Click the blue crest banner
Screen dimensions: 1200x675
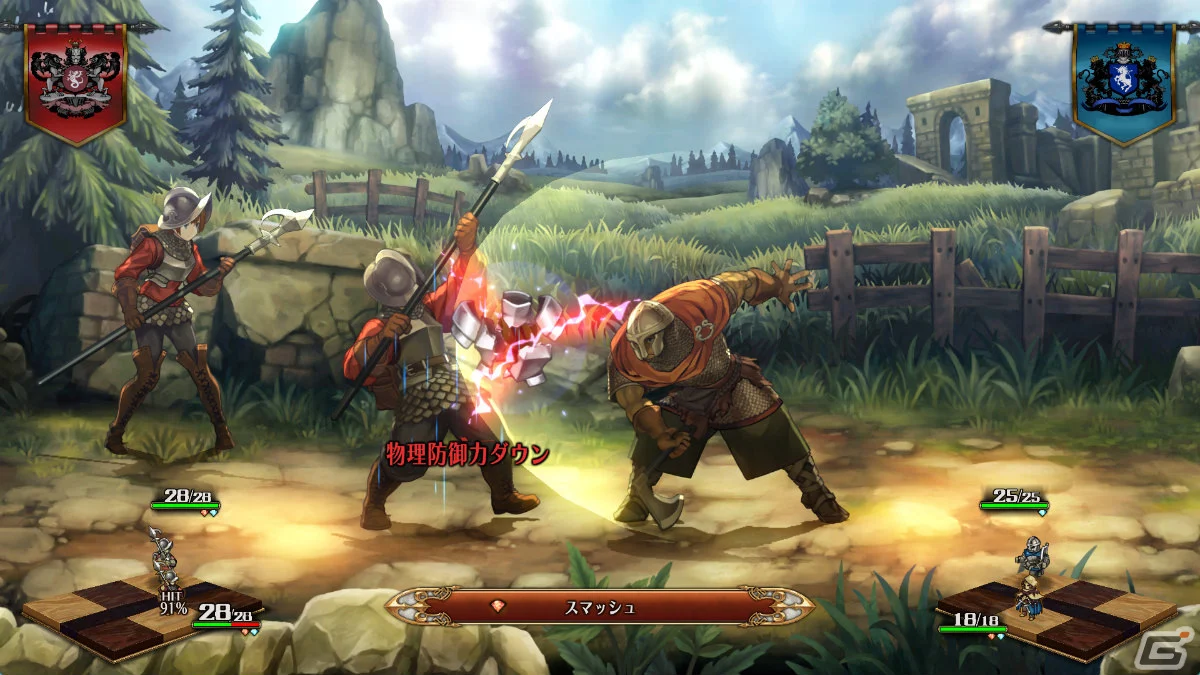click(1123, 80)
